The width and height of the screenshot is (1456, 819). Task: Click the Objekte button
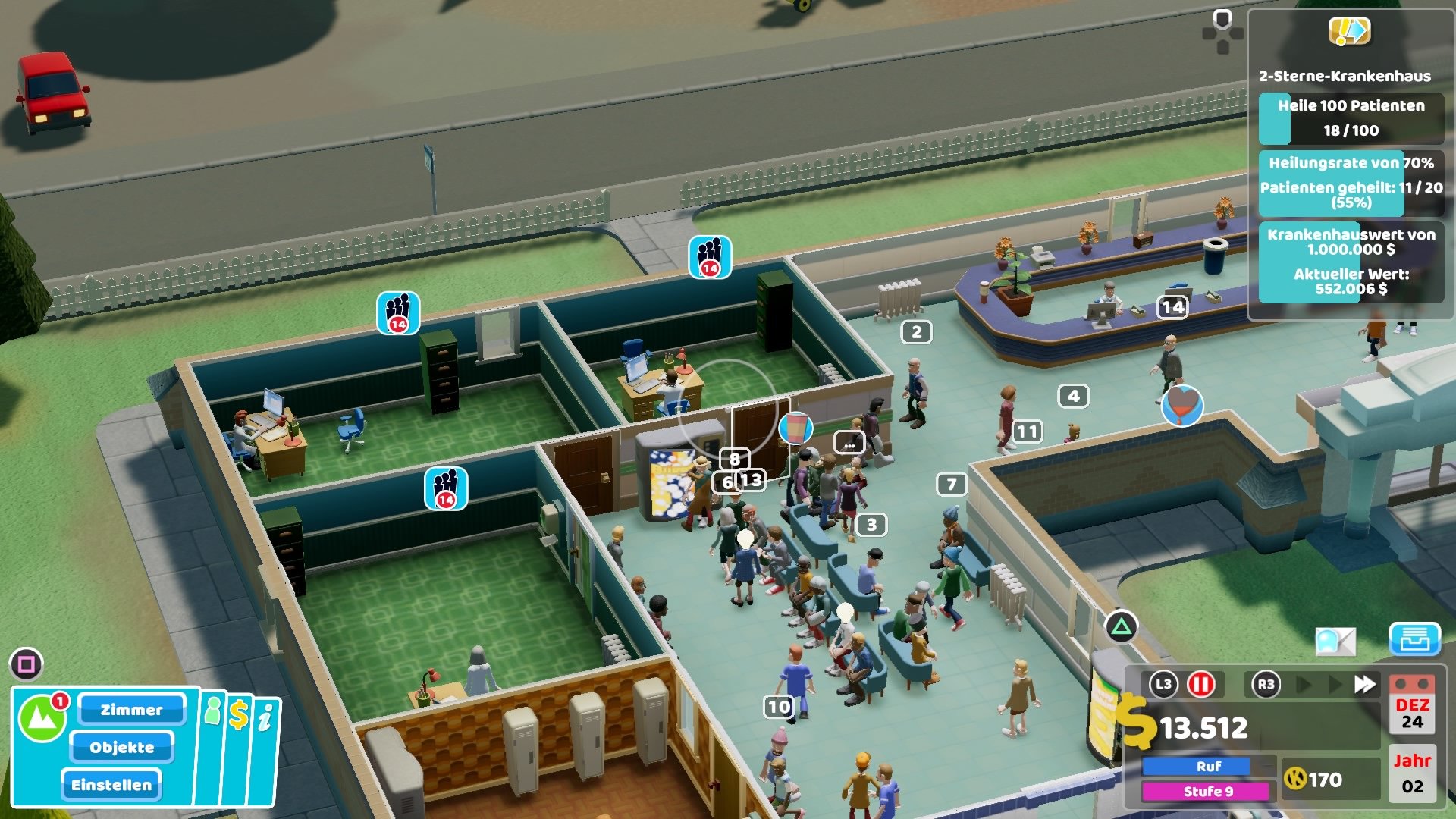[121, 748]
